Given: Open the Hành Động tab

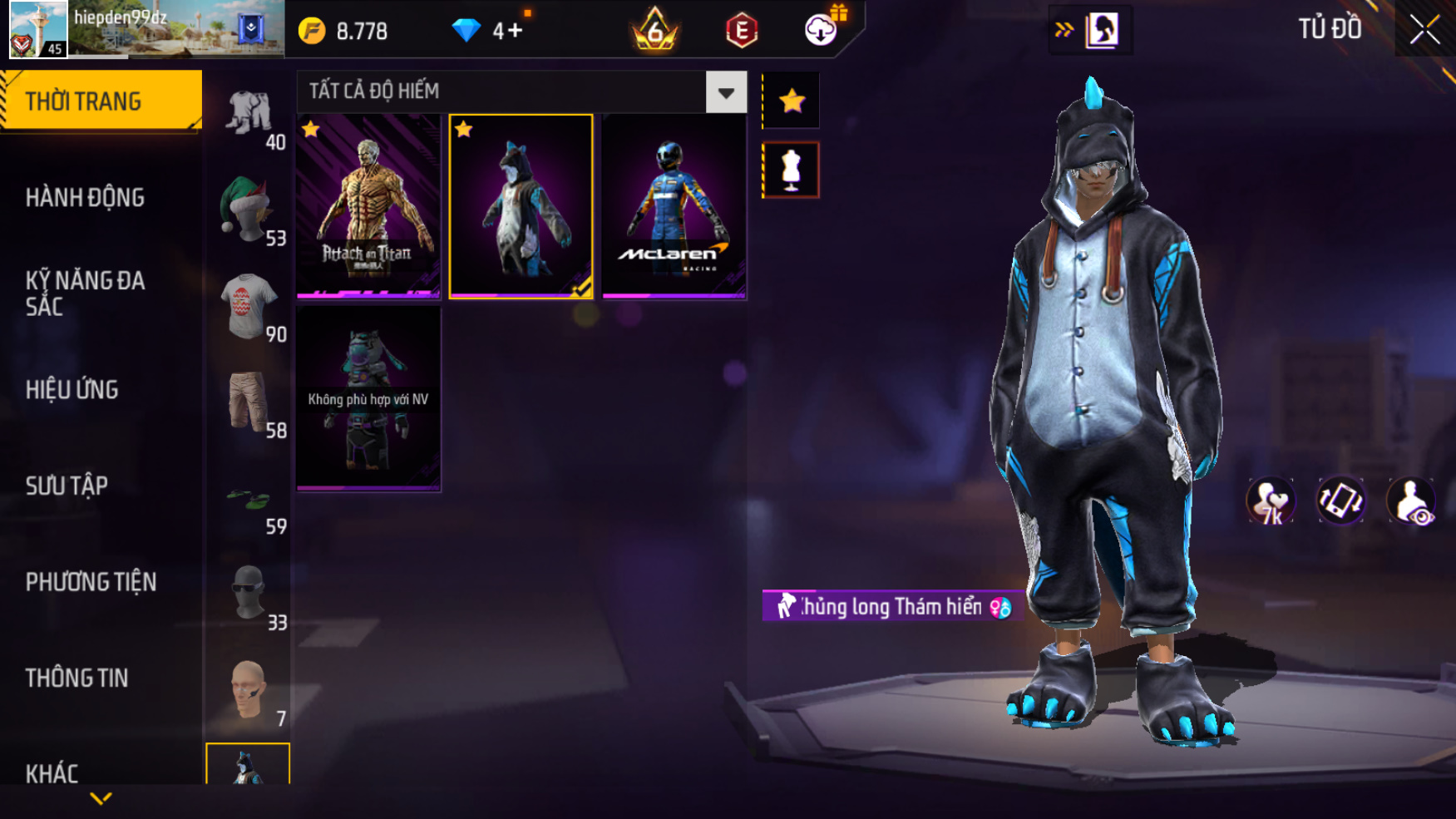Looking at the screenshot, I should [85, 198].
